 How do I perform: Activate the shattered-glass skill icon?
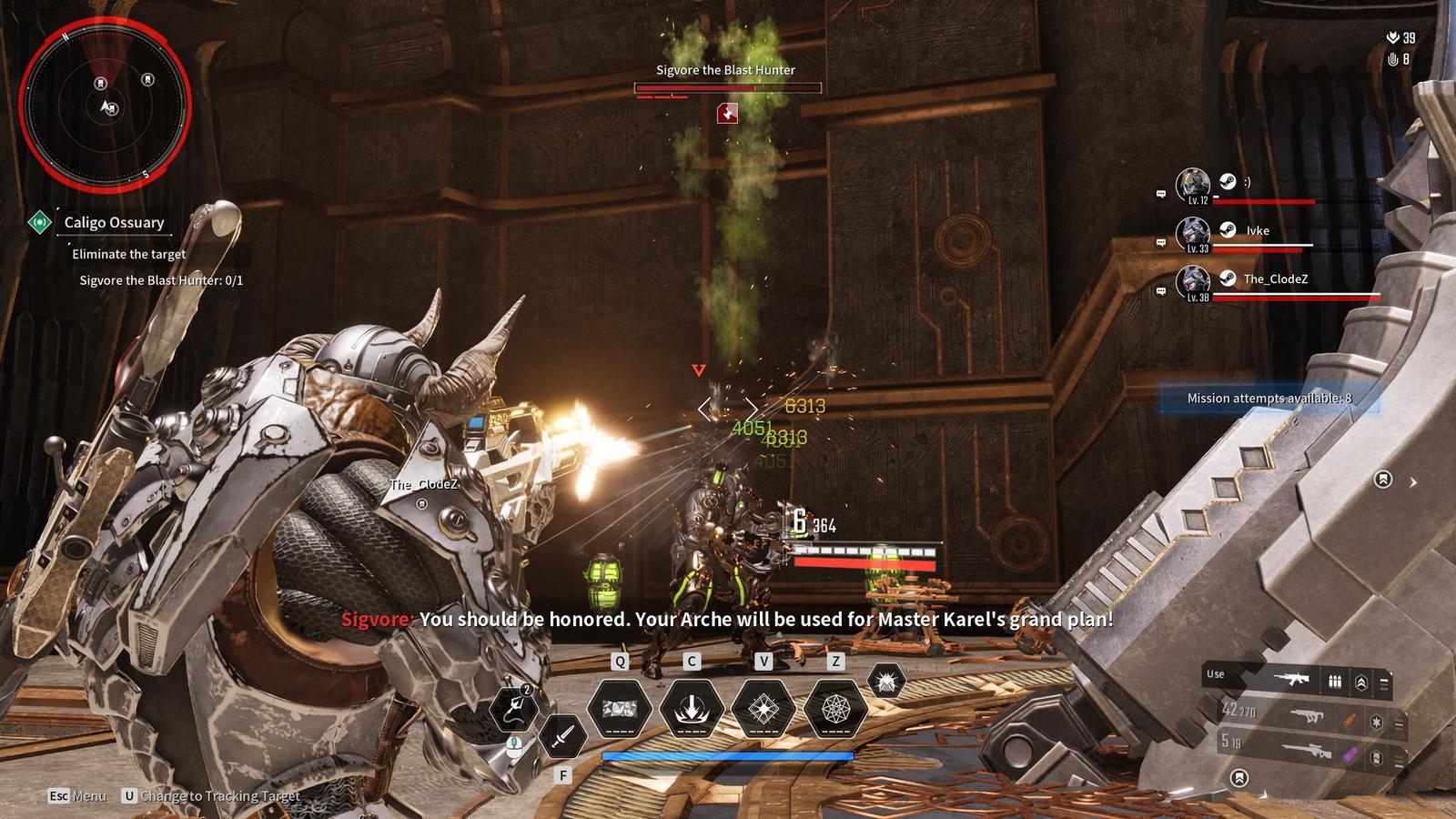(620, 708)
